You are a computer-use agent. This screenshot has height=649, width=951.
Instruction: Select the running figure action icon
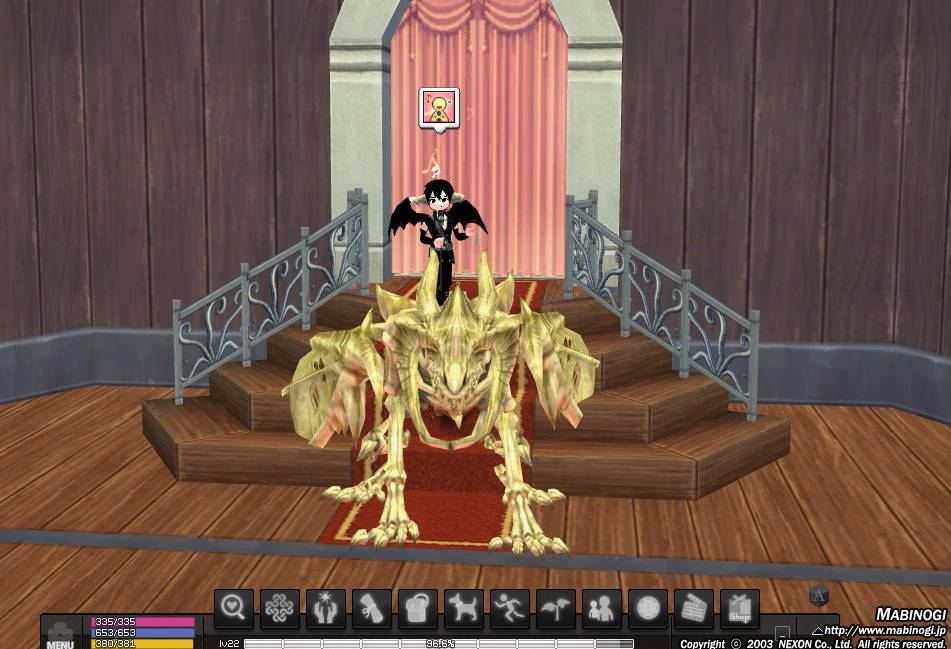510,608
